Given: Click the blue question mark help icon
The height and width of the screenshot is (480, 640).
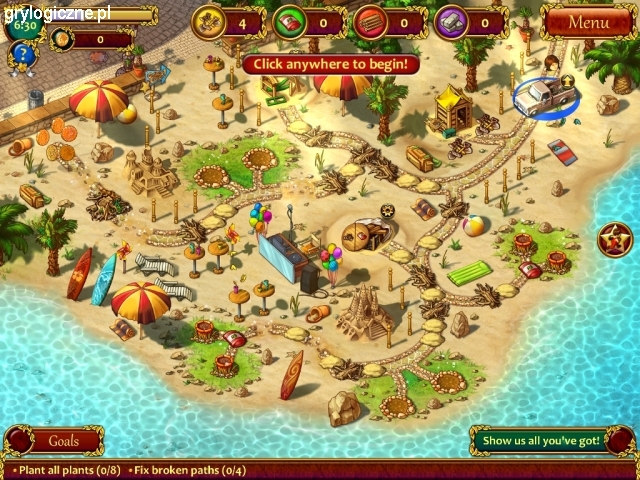Looking at the screenshot, I should pyautogui.click(x=23, y=54).
